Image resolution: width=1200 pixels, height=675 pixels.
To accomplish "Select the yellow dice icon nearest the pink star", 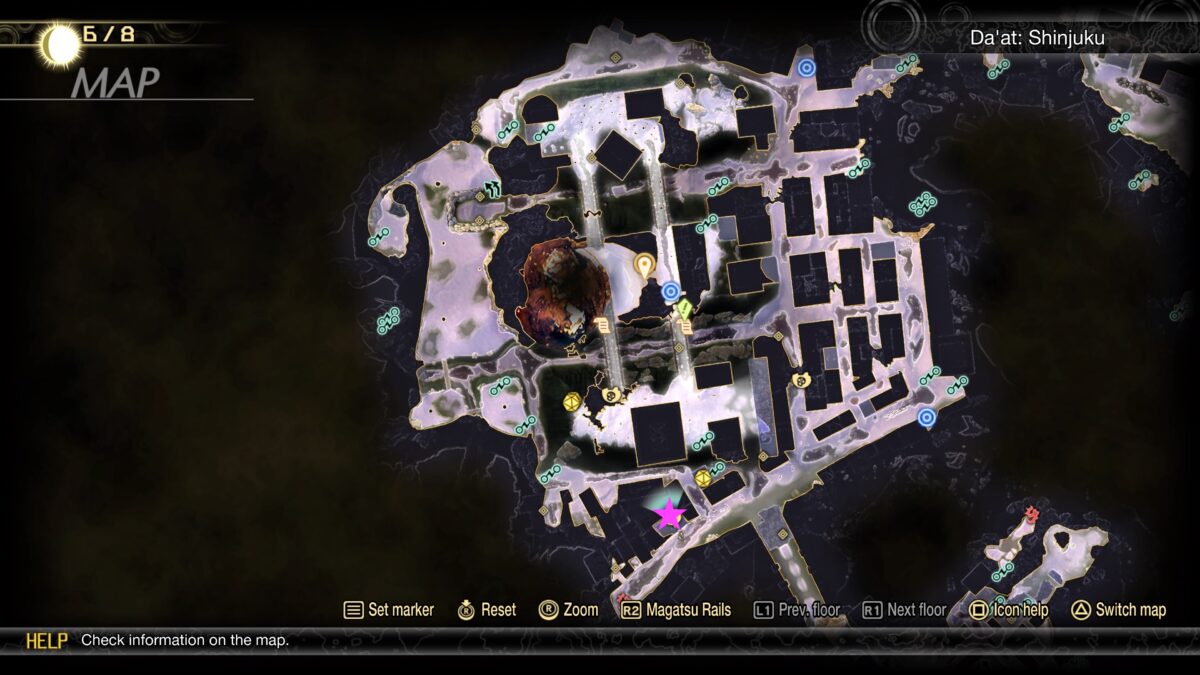I will pos(703,478).
